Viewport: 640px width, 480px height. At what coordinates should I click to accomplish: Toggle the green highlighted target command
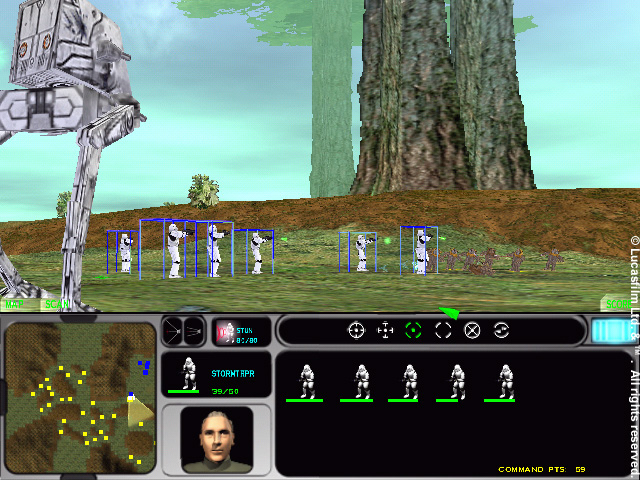pyautogui.click(x=414, y=330)
